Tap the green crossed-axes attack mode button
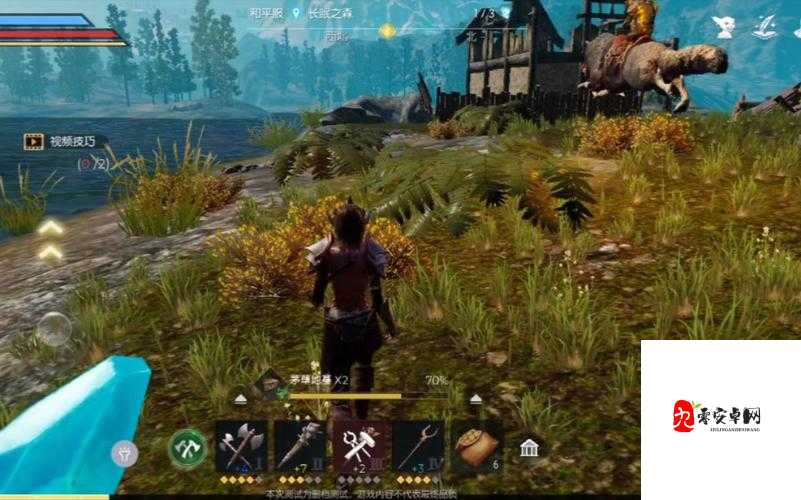Viewport: 801px width, 500px height. [x=188, y=448]
